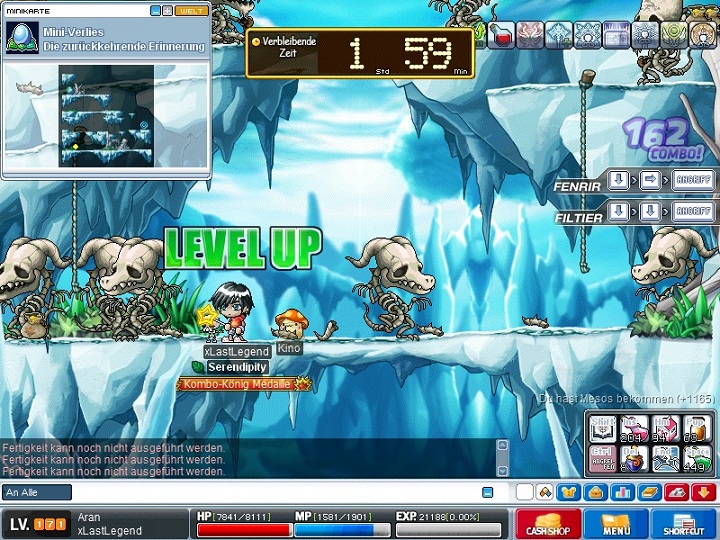The height and width of the screenshot is (540, 720).
Task: Click the red potion buff icon
Action: [x=501, y=35]
